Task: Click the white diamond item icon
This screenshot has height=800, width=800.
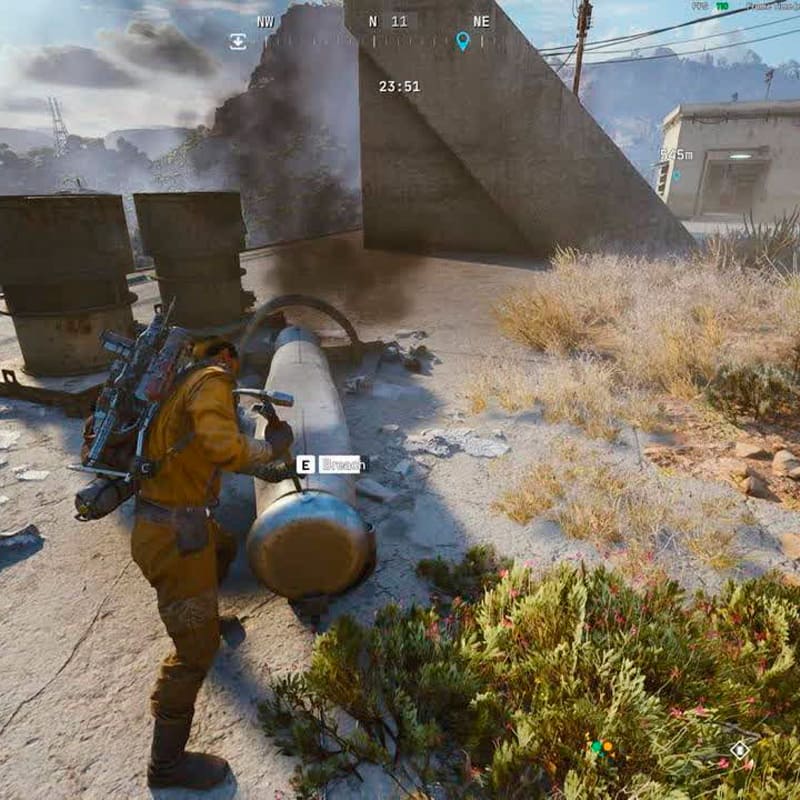Action: (x=739, y=749)
